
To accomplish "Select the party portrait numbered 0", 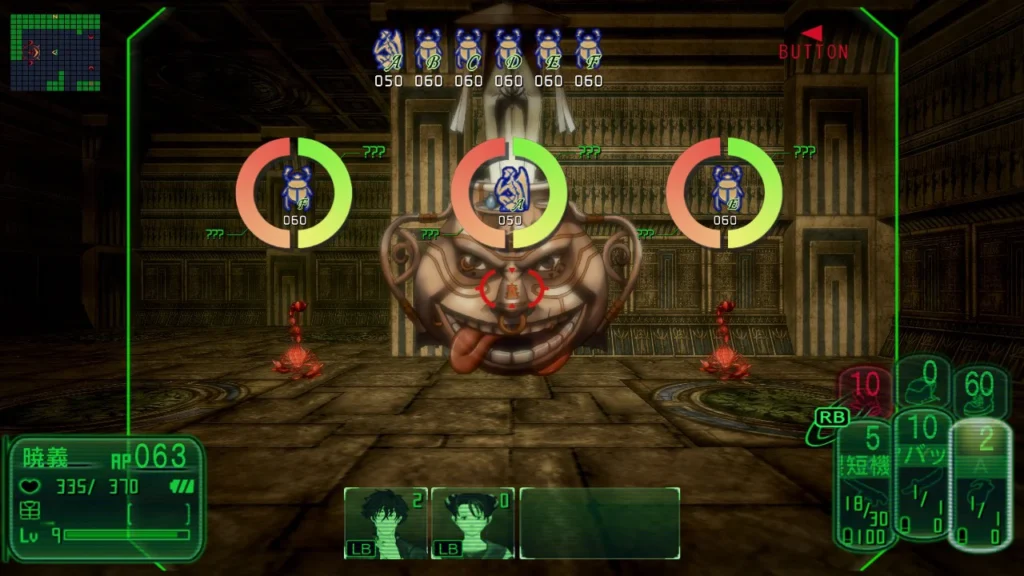I will 472,522.
